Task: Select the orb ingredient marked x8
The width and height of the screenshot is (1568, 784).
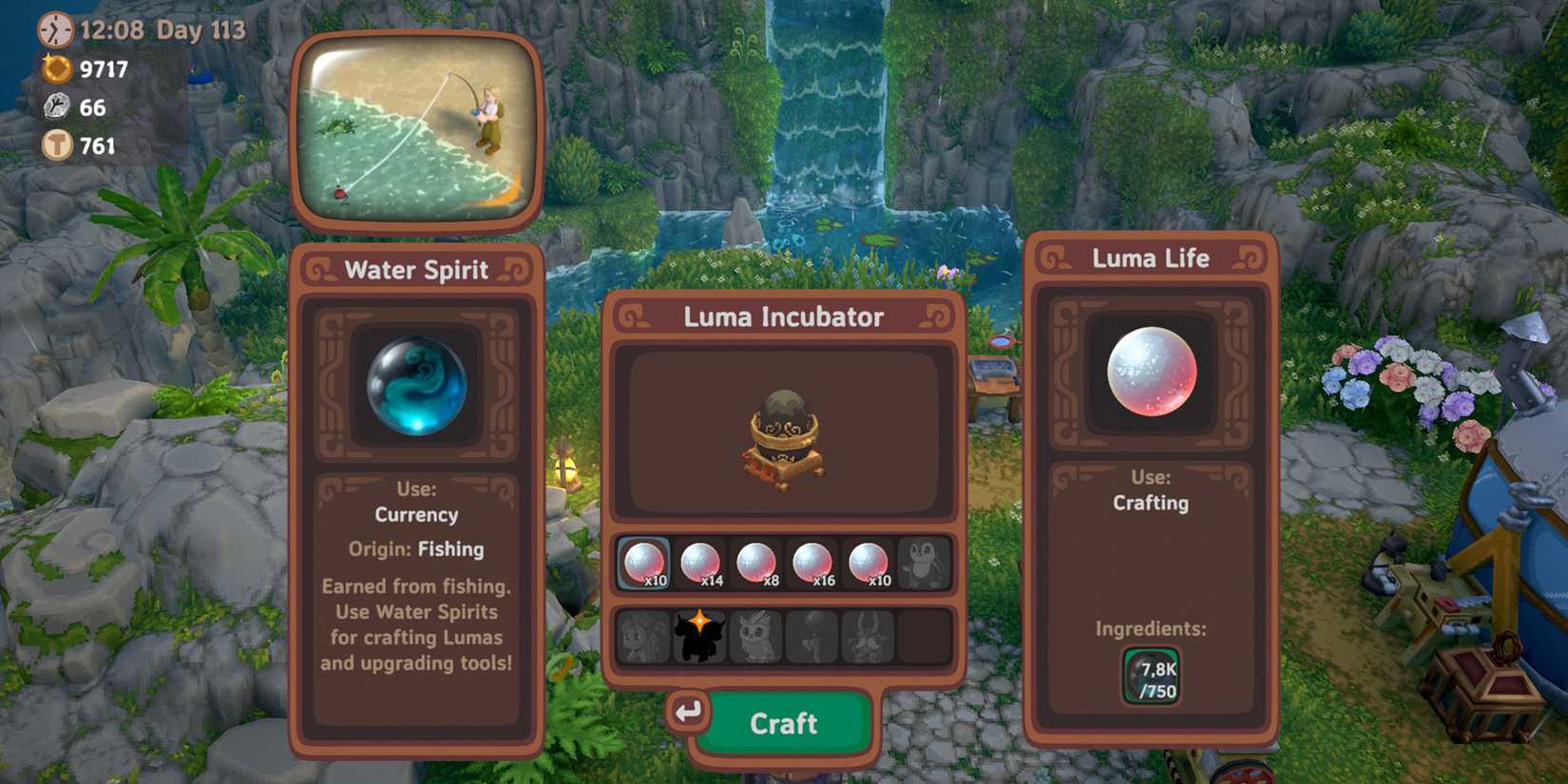Action: 757,563
